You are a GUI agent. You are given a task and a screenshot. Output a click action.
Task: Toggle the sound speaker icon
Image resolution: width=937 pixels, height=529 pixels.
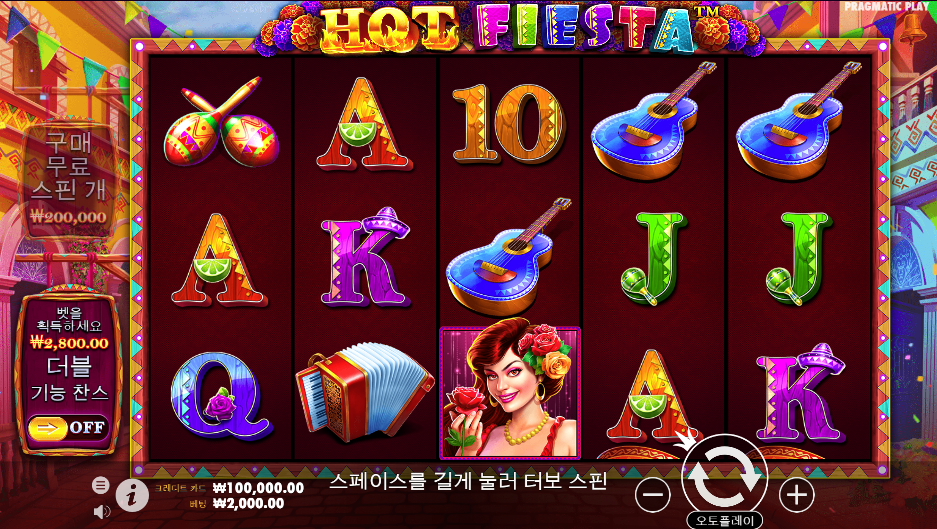click(101, 512)
